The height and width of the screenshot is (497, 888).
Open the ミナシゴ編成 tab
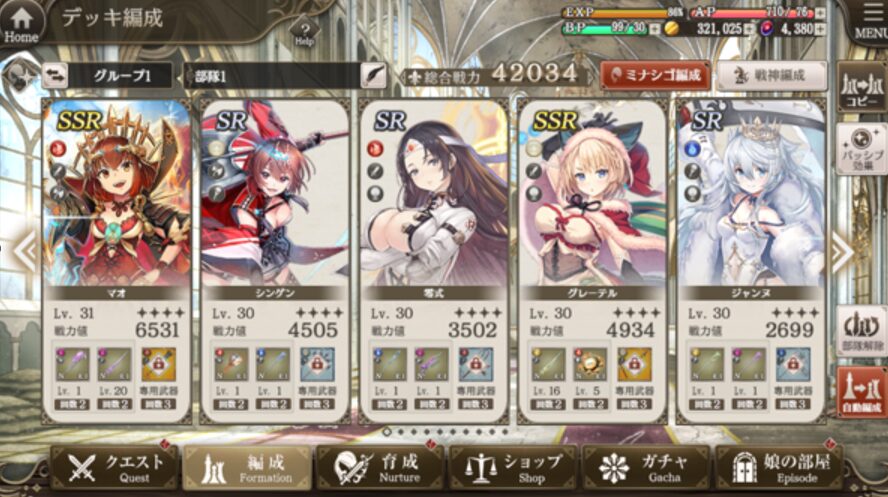click(655, 74)
